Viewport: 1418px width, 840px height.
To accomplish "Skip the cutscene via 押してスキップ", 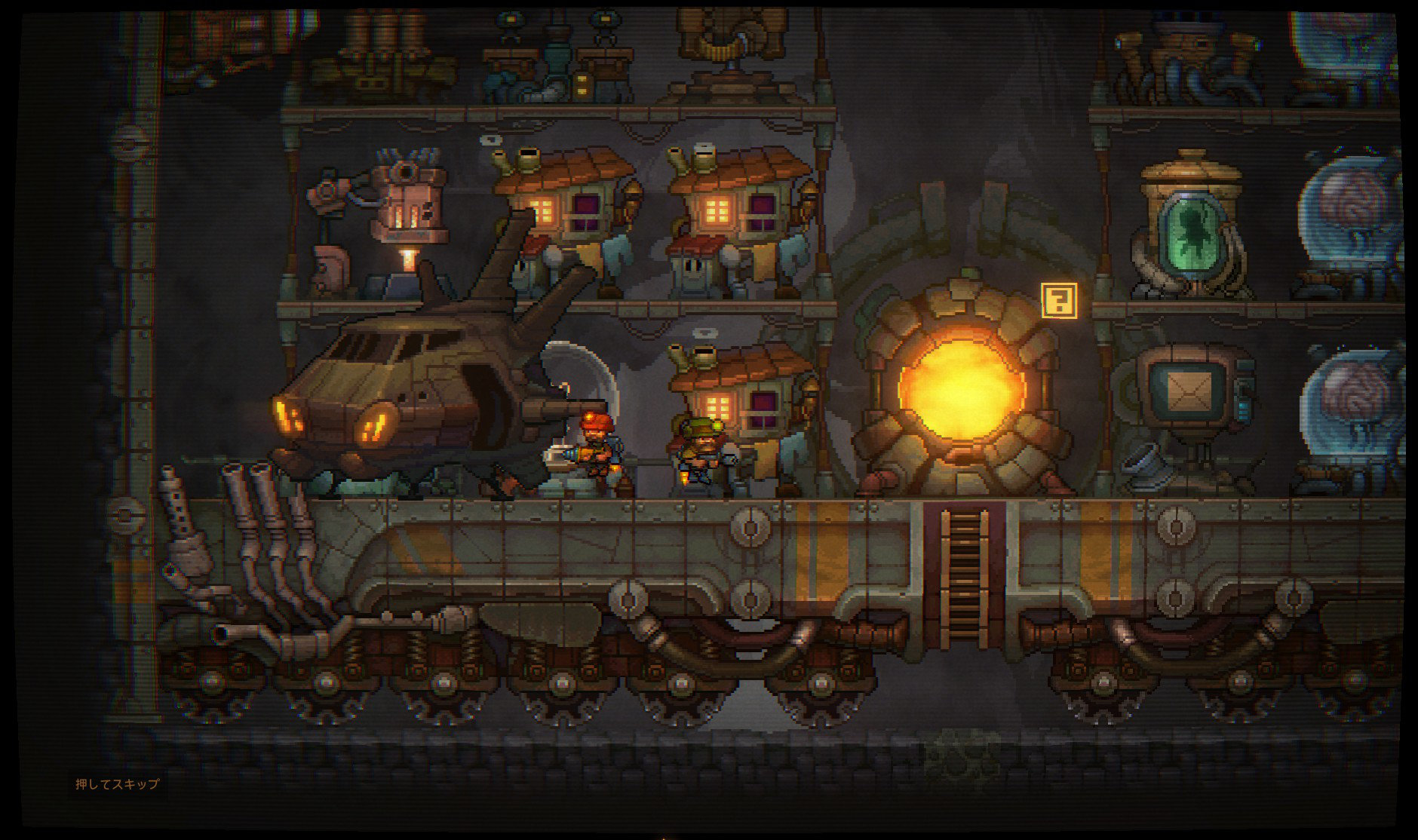I will click(x=117, y=784).
